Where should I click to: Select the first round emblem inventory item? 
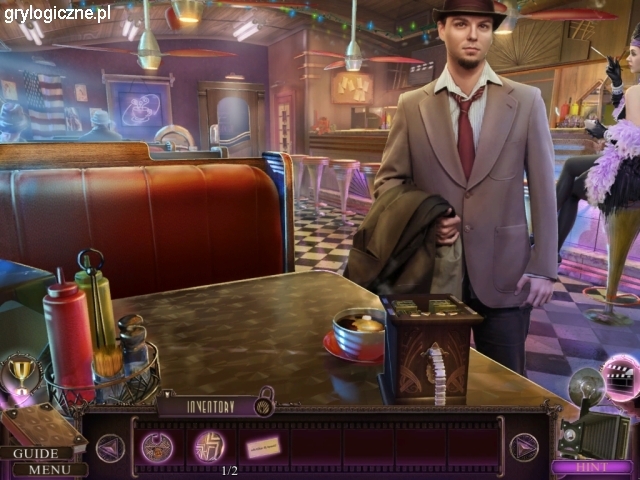click(157, 447)
